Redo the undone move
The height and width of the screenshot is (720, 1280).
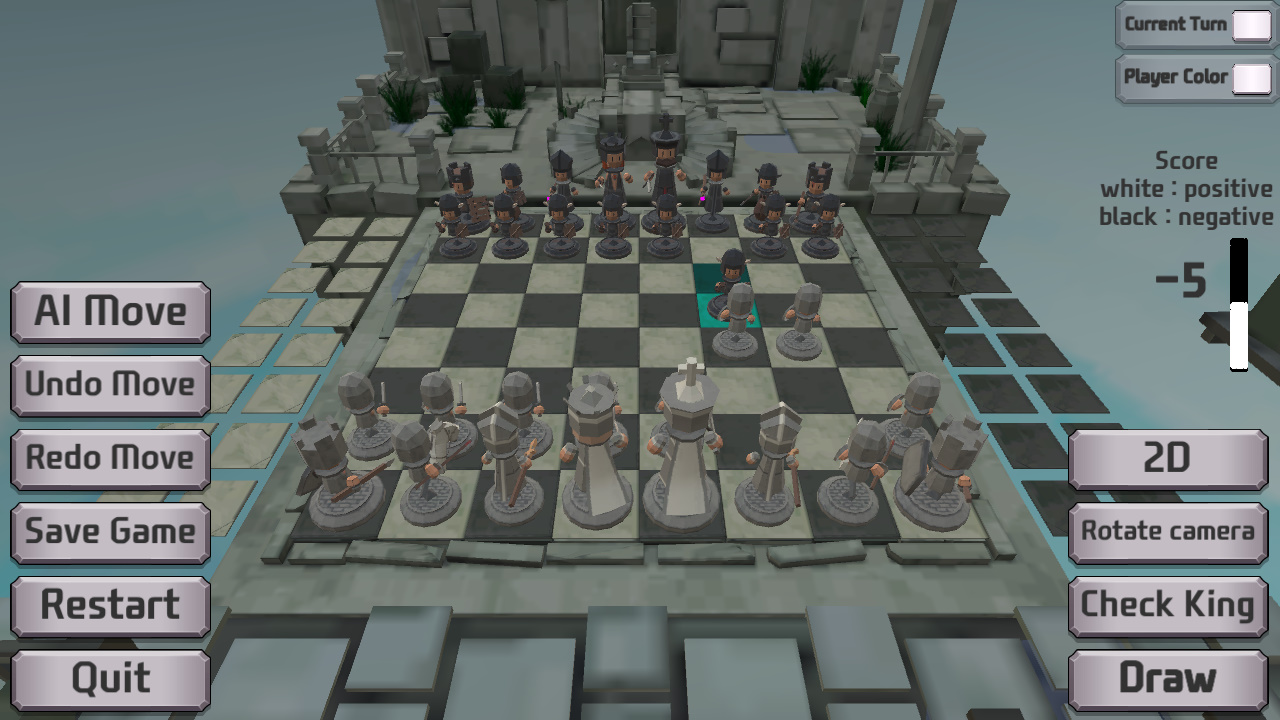click(x=108, y=459)
